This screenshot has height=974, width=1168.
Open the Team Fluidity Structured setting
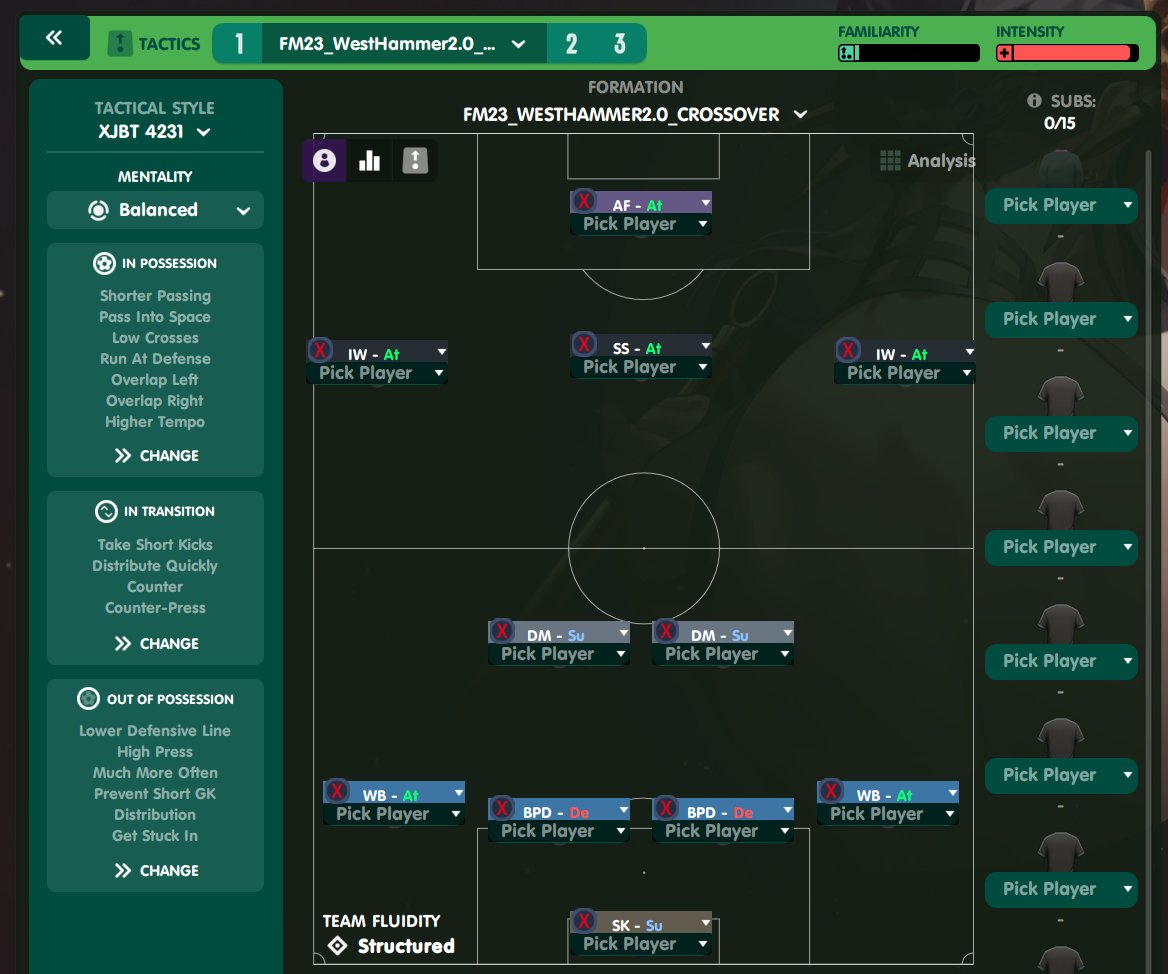tap(390, 945)
